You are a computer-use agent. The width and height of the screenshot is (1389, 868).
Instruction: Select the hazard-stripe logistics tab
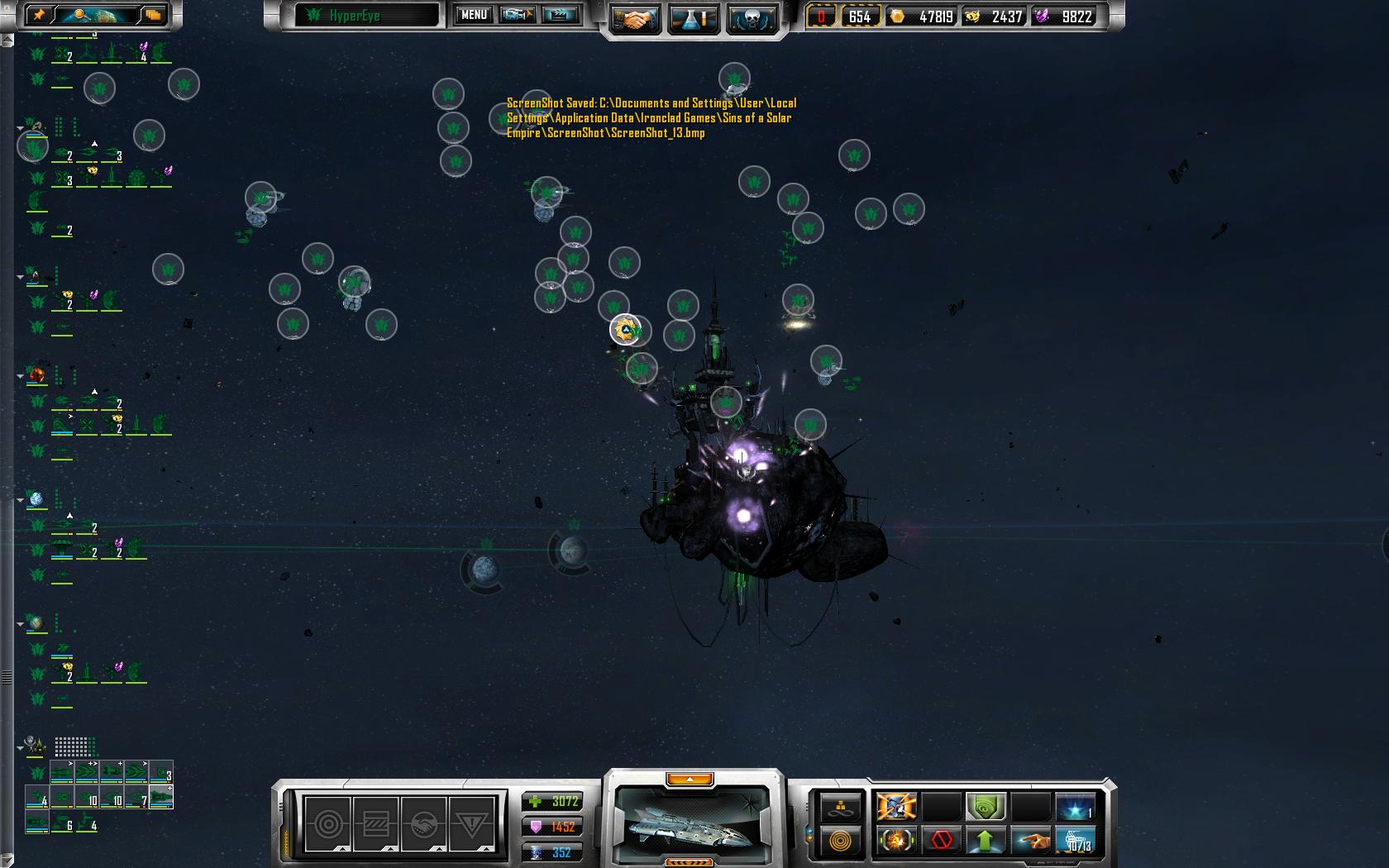(375, 823)
